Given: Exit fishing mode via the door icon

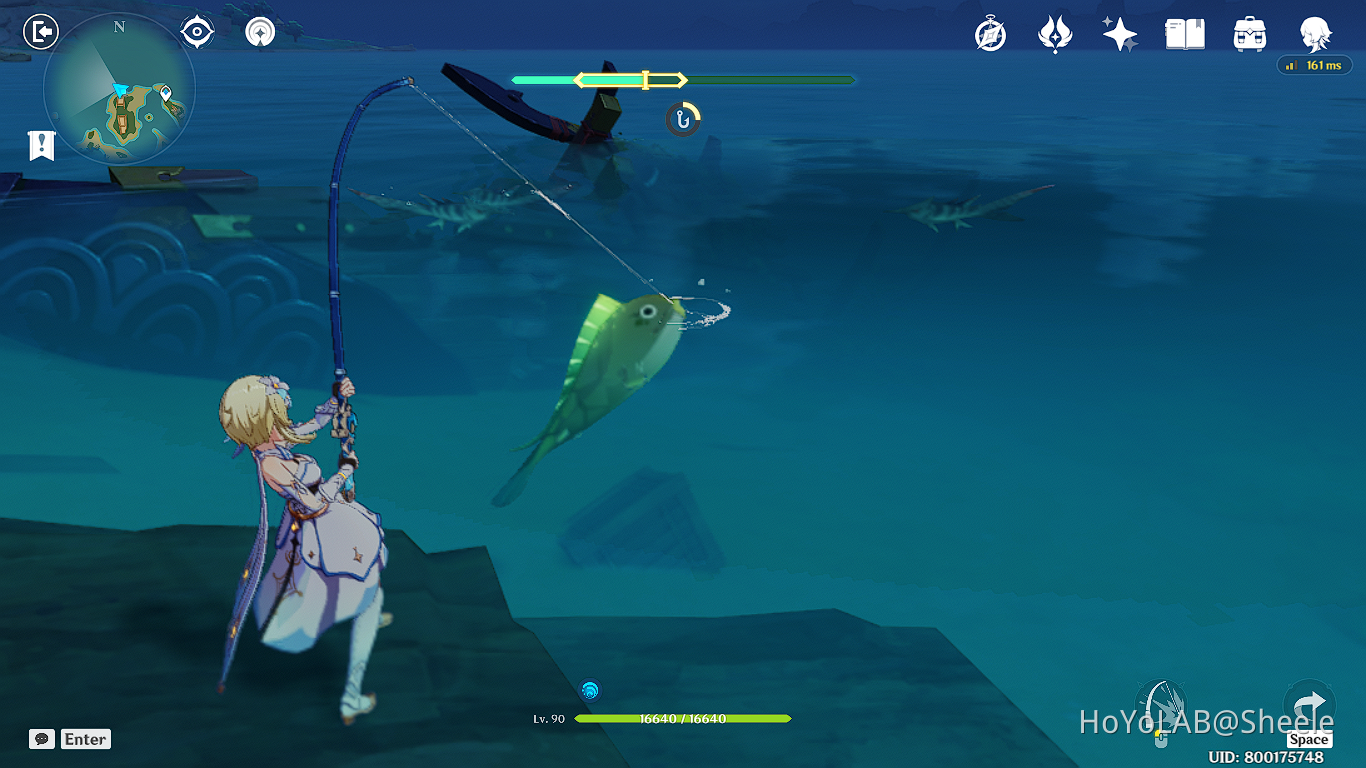Looking at the screenshot, I should click(39, 30).
